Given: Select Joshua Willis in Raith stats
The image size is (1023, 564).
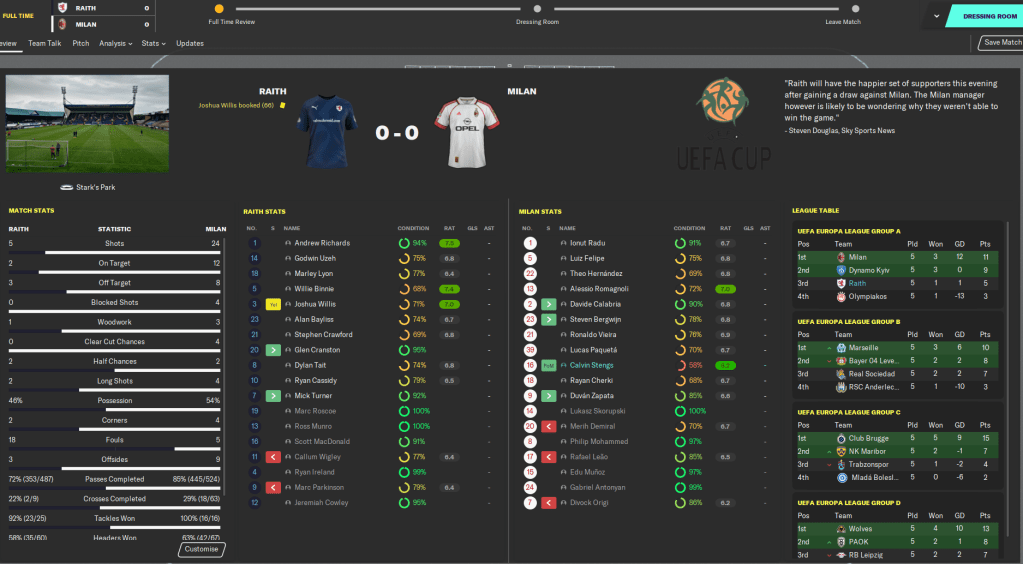Looking at the screenshot, I should (x=317, y=304).
